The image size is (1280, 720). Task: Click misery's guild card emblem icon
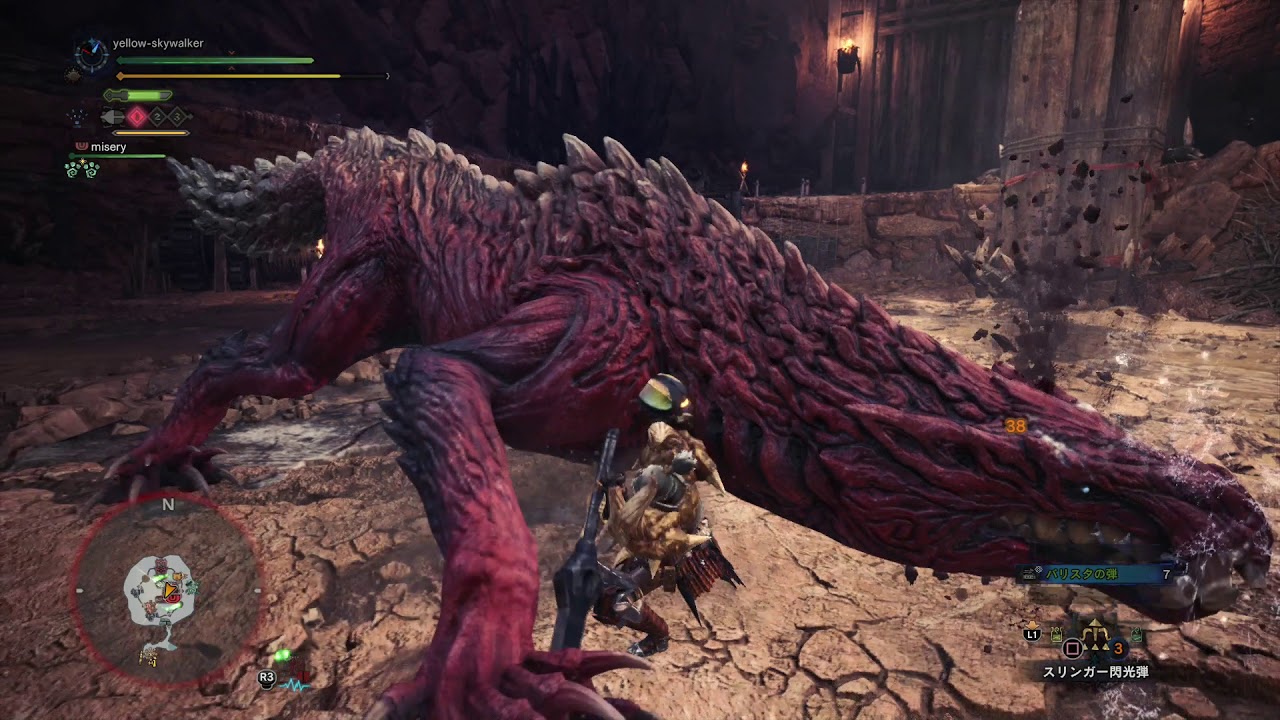[x=80, y=146]
